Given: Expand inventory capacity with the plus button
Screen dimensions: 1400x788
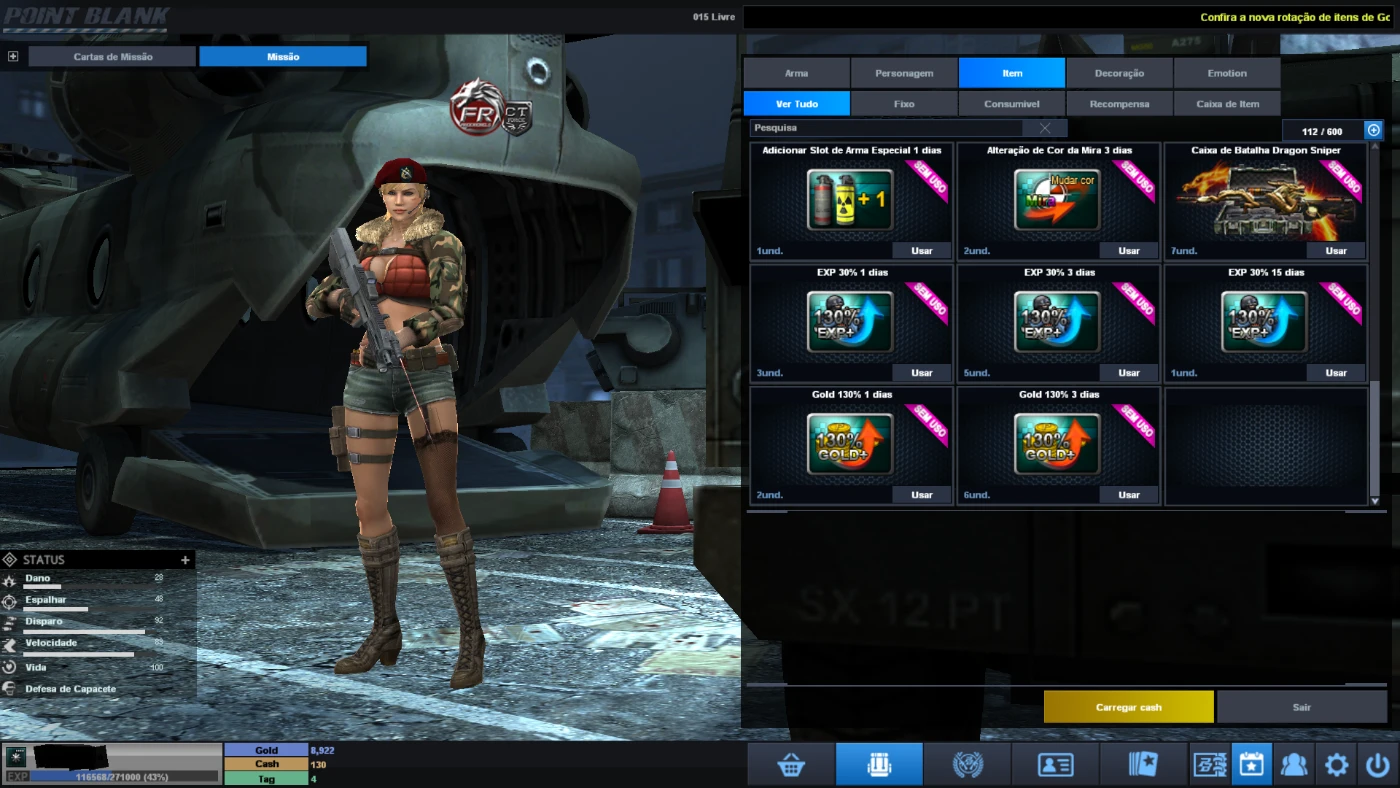Looking at the screenshot, I should pos(1373,130).
